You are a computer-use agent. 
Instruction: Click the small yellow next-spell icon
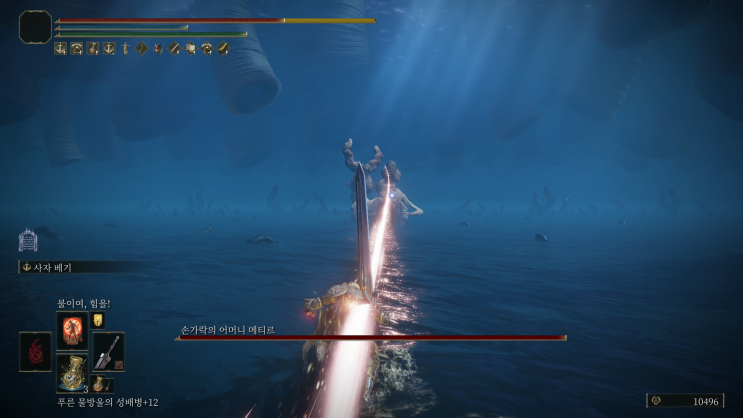coord(98,321)
